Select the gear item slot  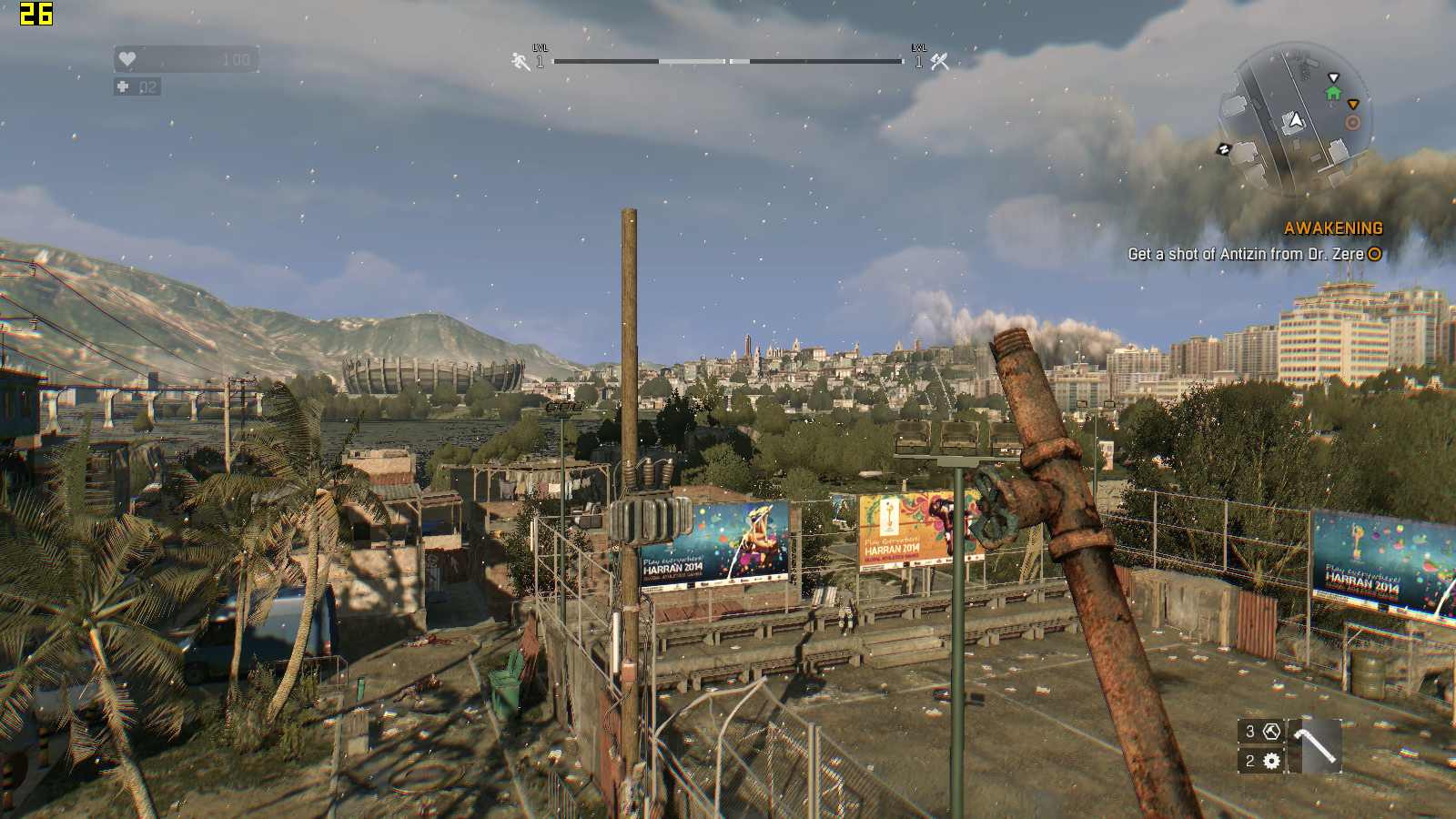1262,761
